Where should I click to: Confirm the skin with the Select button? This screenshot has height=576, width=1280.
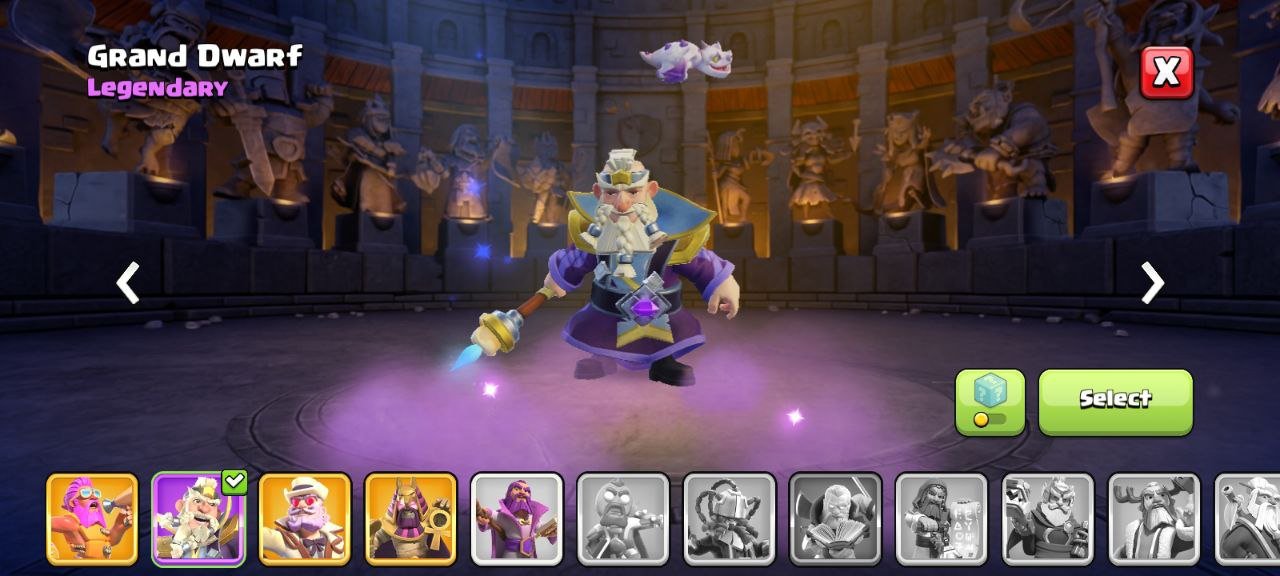pyautogui.click(x=1115, y=402)
